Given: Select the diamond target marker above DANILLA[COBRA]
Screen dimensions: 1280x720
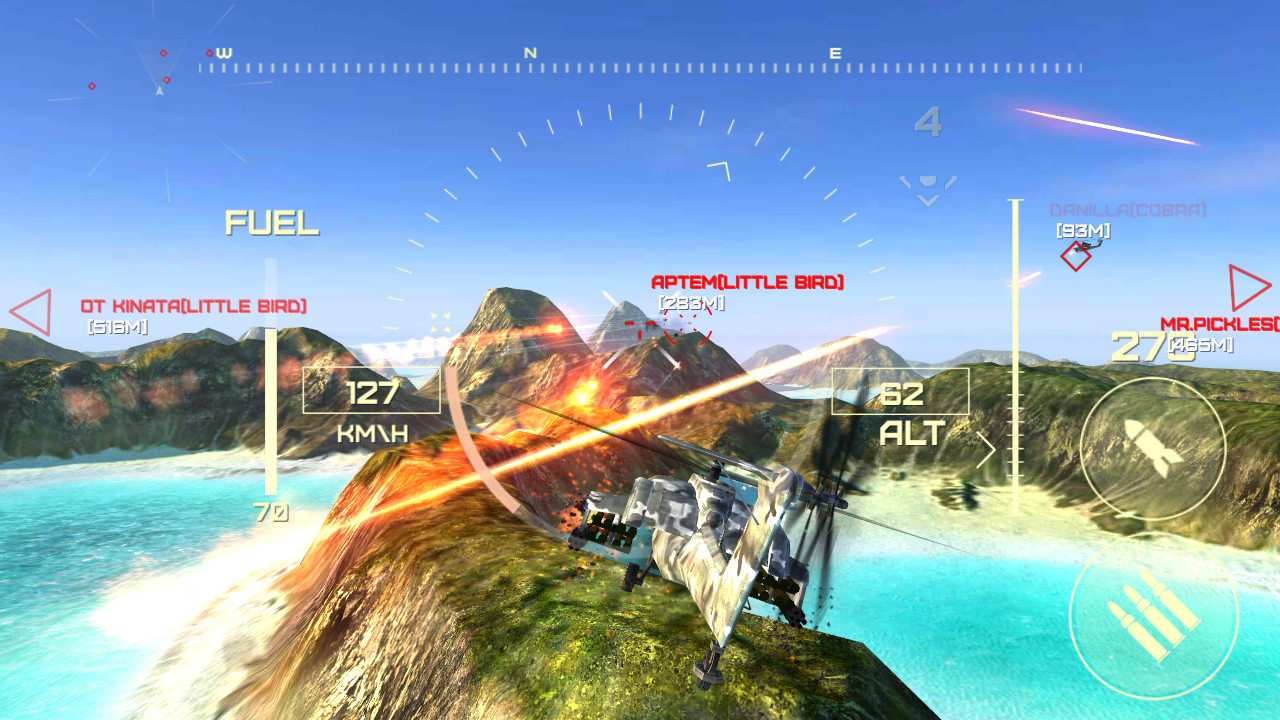Looking at the screenshot, I should point(1075,258).
